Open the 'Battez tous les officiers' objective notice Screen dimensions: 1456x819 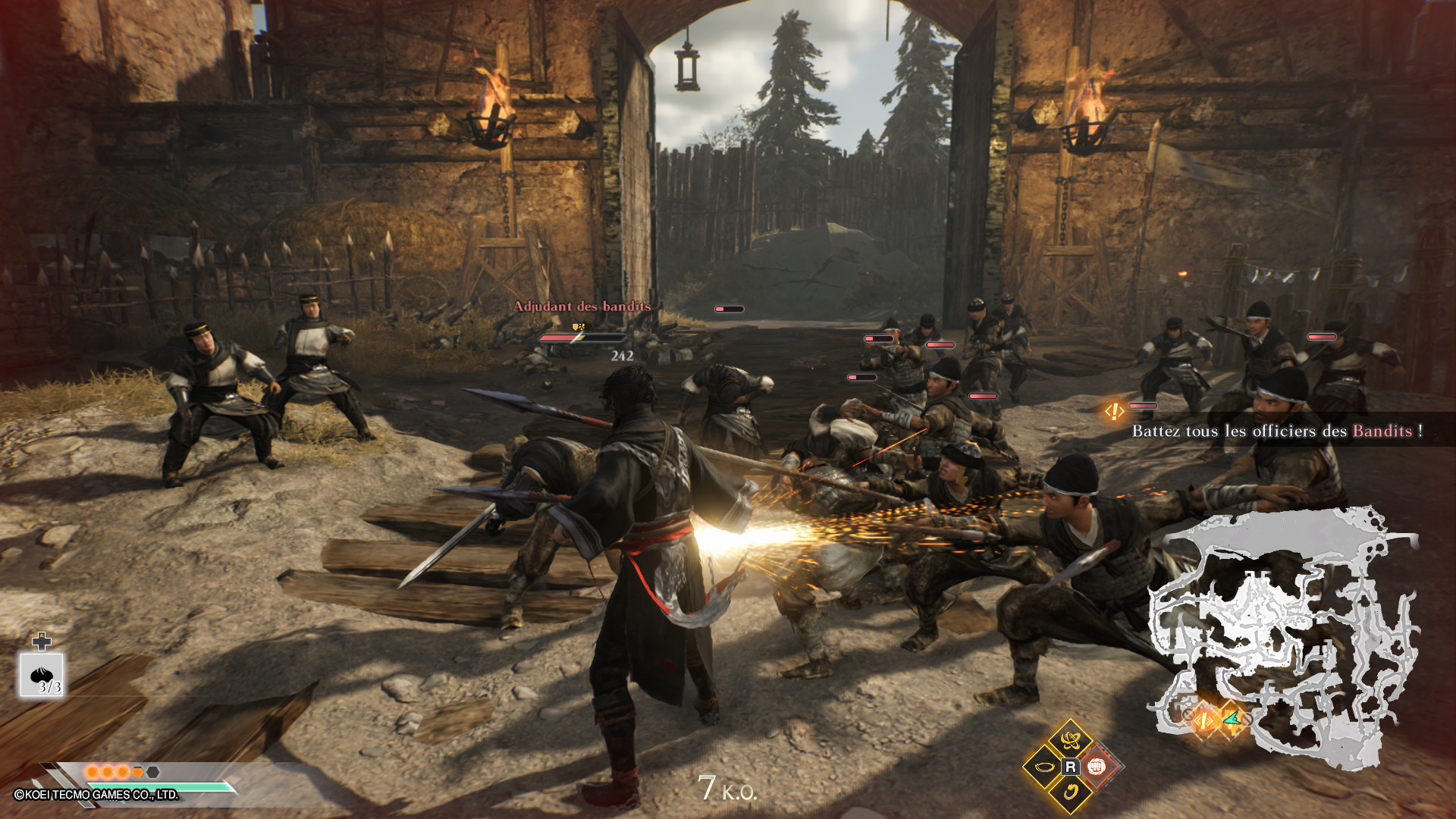click(1276, 431)
